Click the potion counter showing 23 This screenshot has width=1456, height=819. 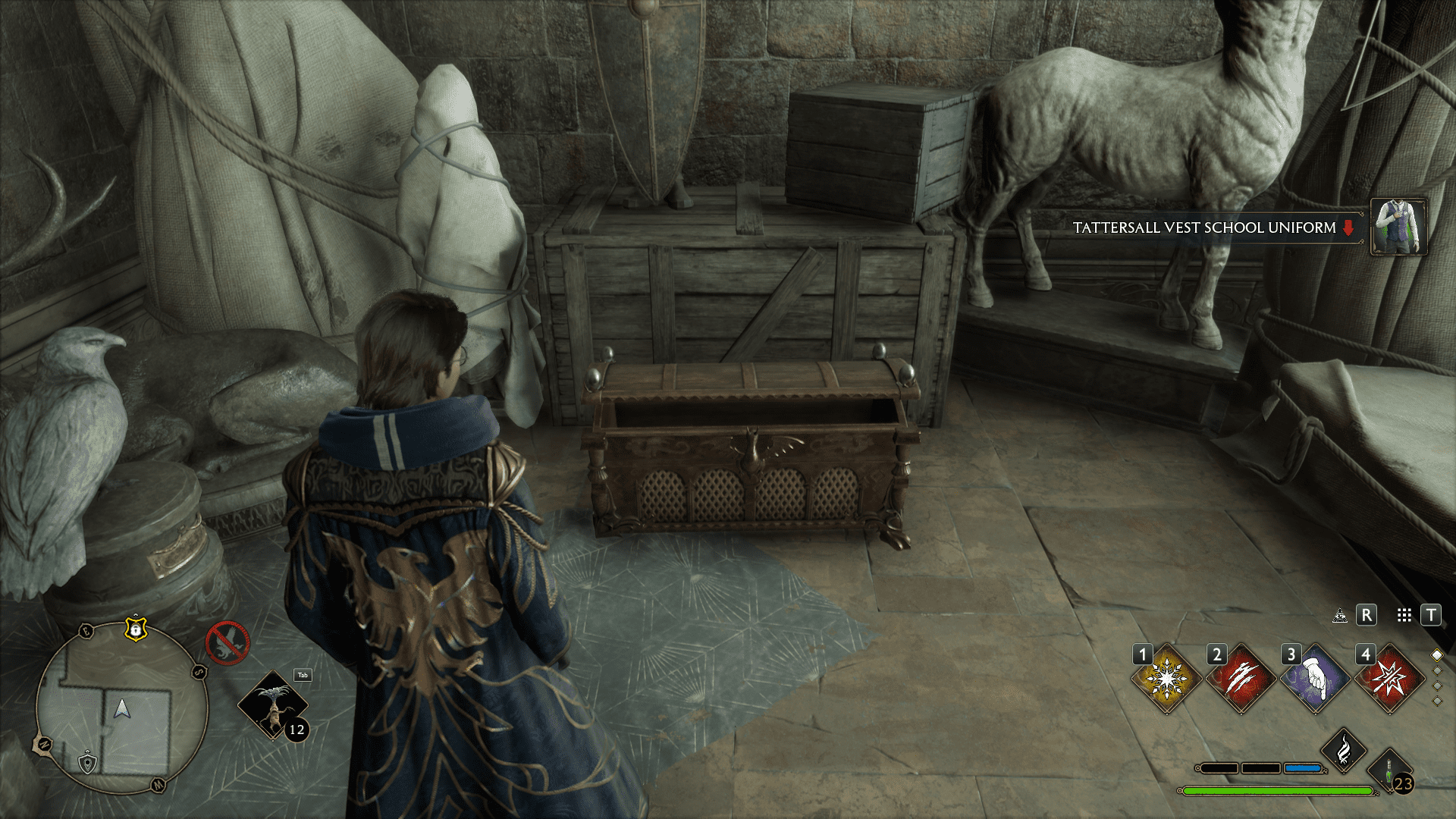tap(1403, 782)
